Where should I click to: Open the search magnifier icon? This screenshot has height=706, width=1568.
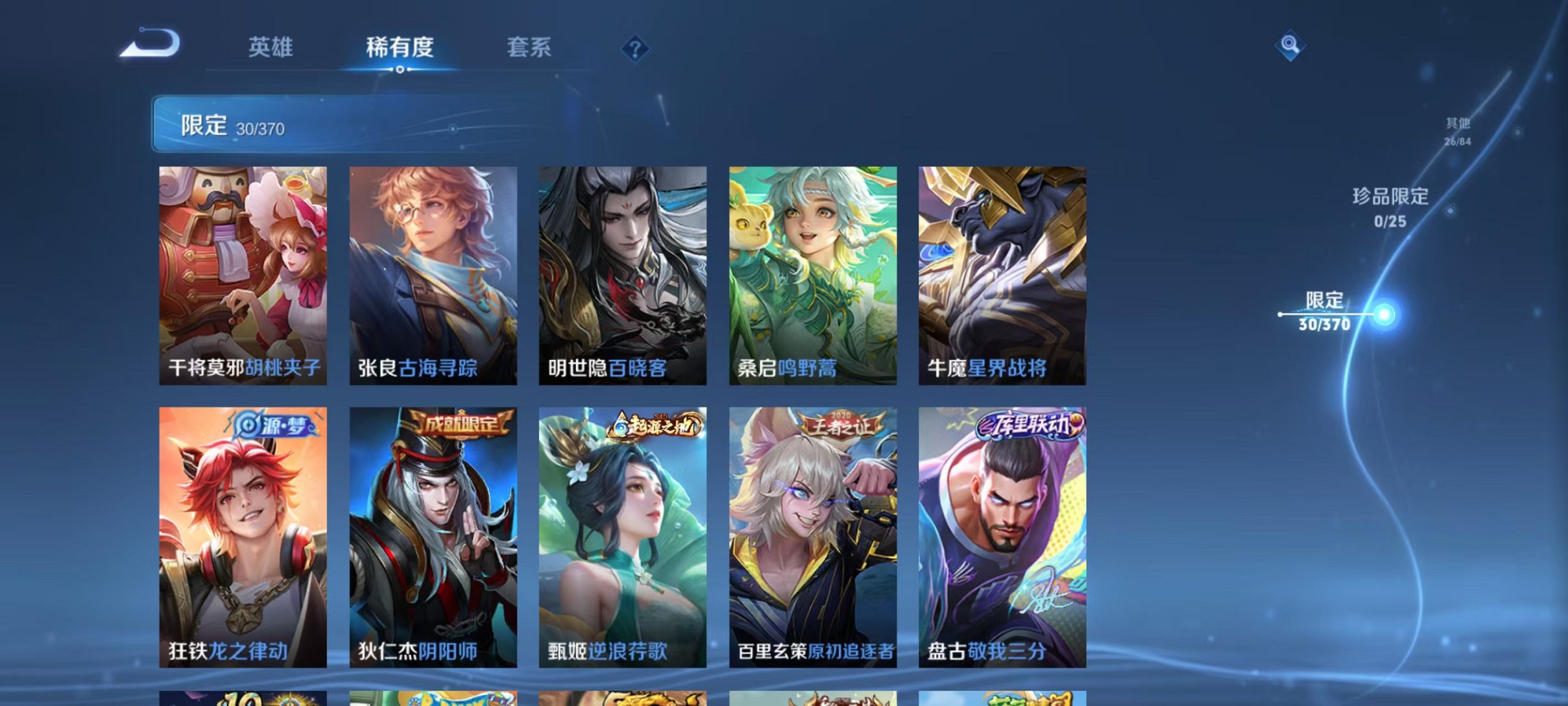point(1291,47)
